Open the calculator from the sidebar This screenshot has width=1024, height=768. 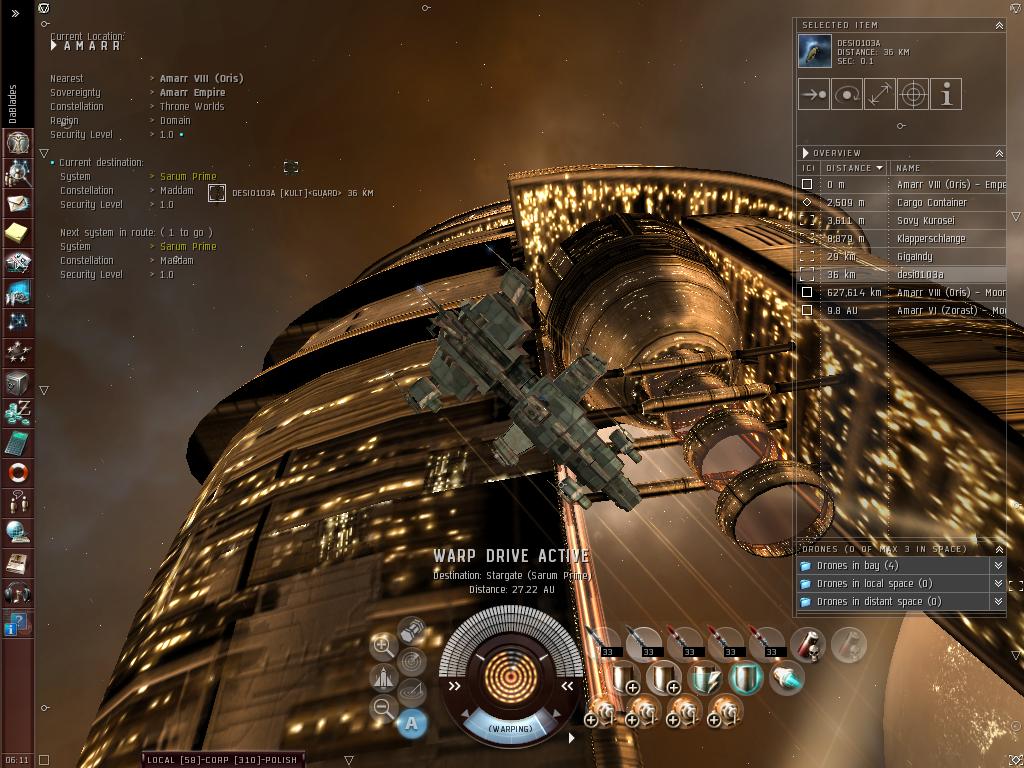[18, 442]
